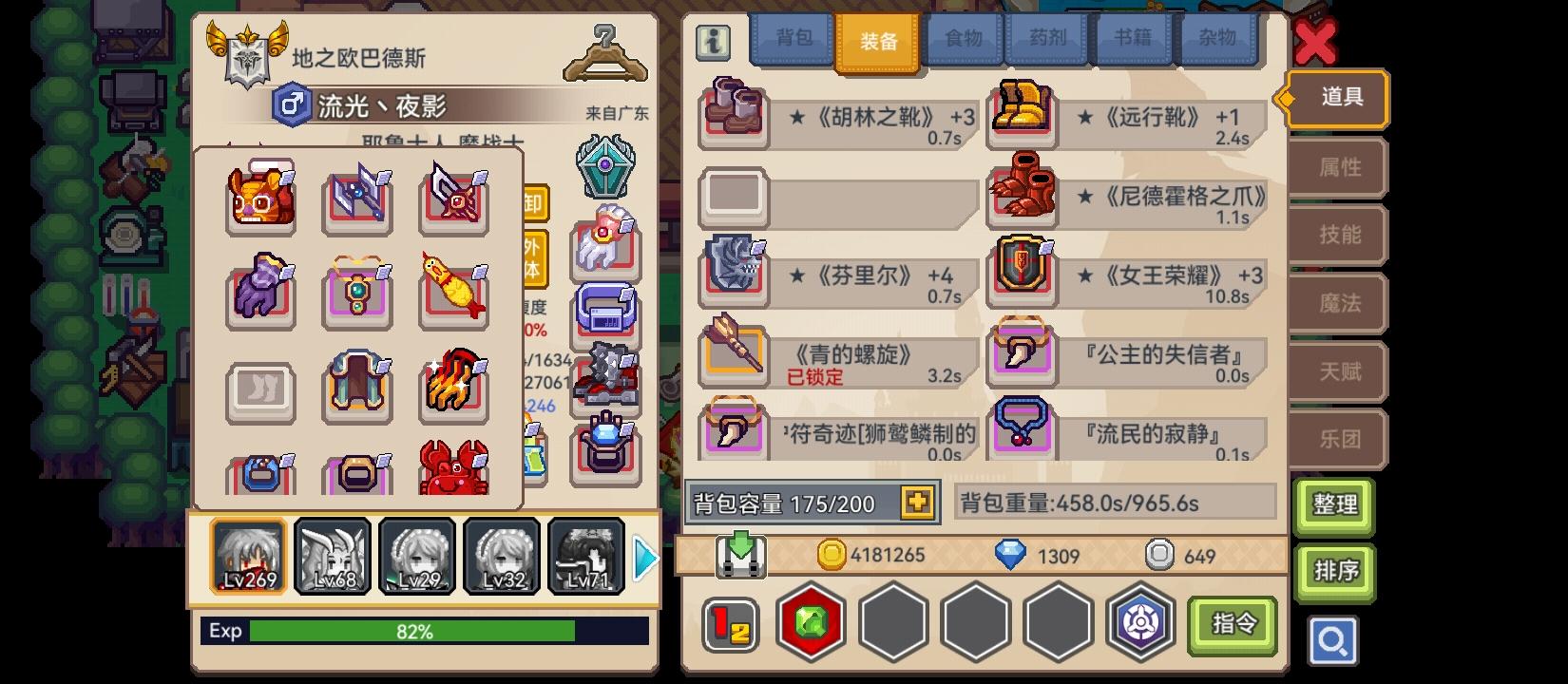The width and height of the screenshot is (1568, 684).
Task: Select the 『流民的寂静』 necklace icon
Action: click(x=1022, y=432)
